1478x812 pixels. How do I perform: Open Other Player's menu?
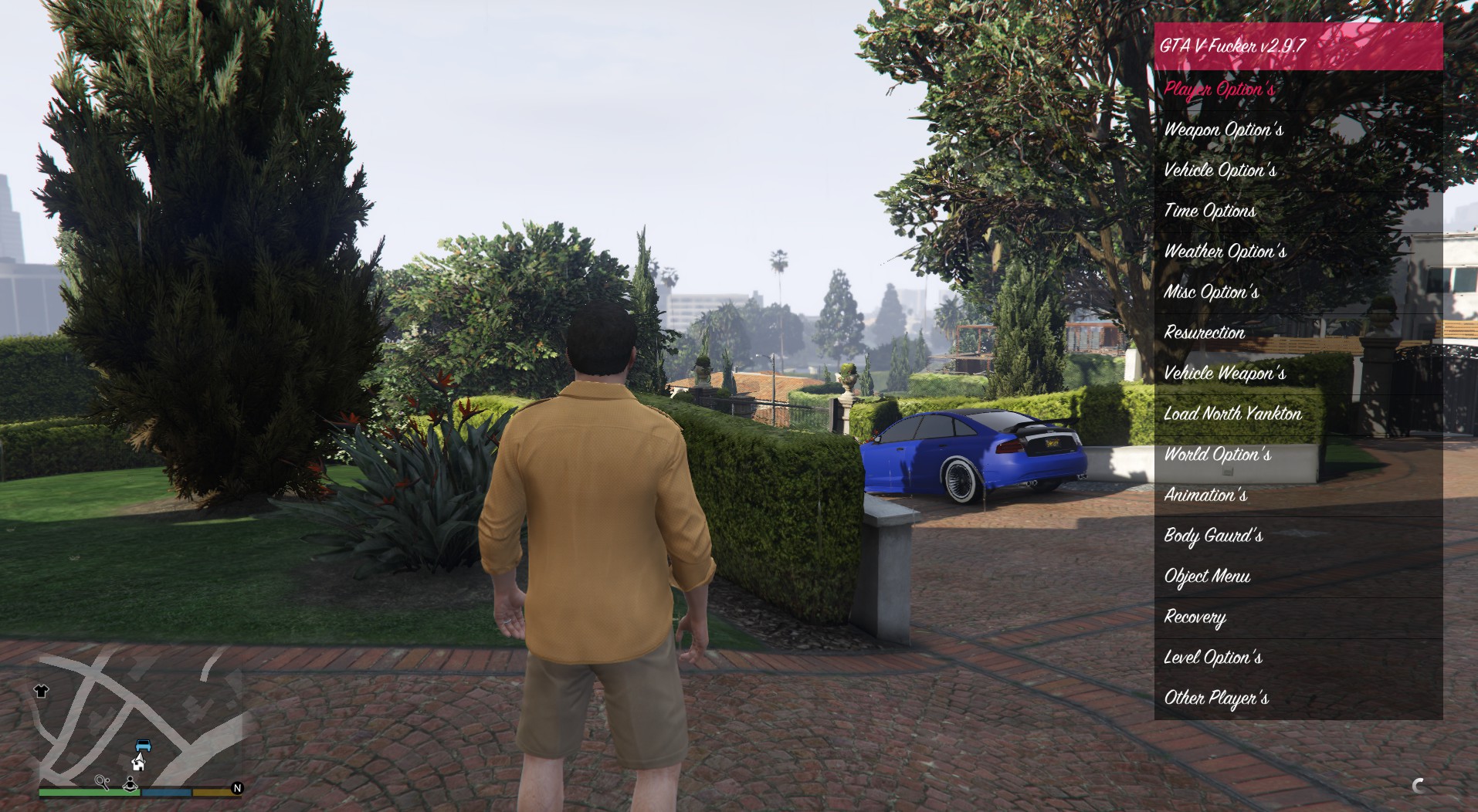pyautogui.click(x=1216, y=699)
